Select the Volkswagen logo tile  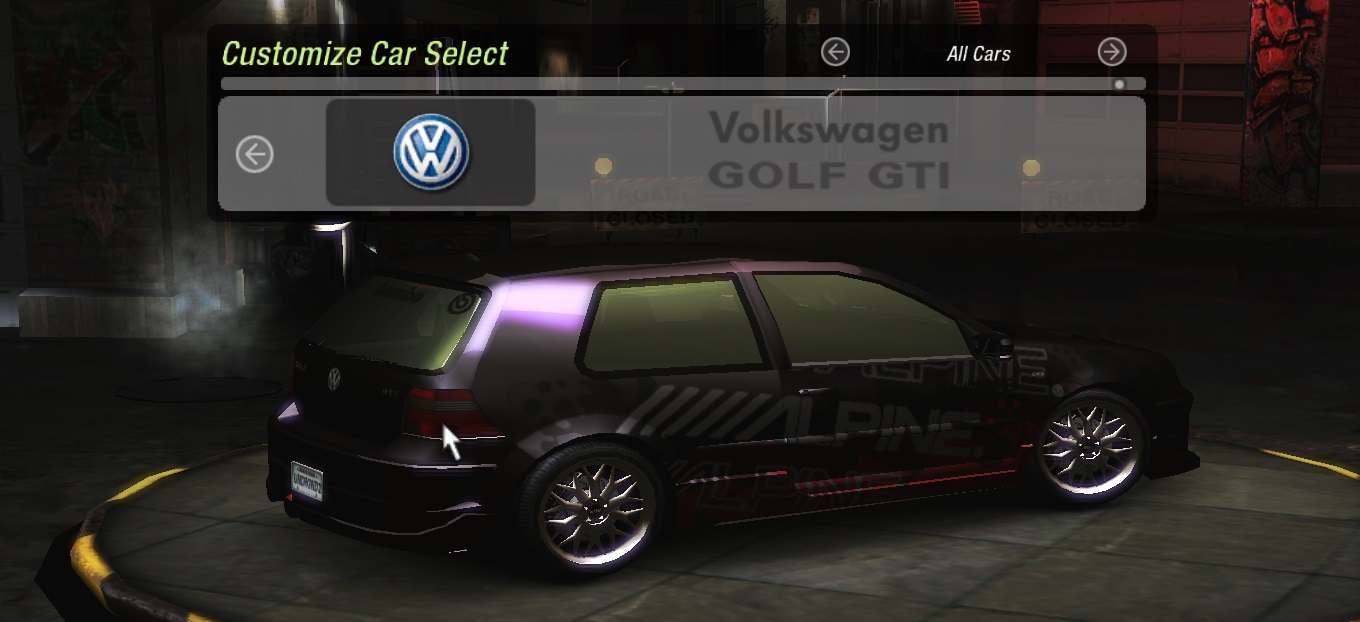click(431, 152)
